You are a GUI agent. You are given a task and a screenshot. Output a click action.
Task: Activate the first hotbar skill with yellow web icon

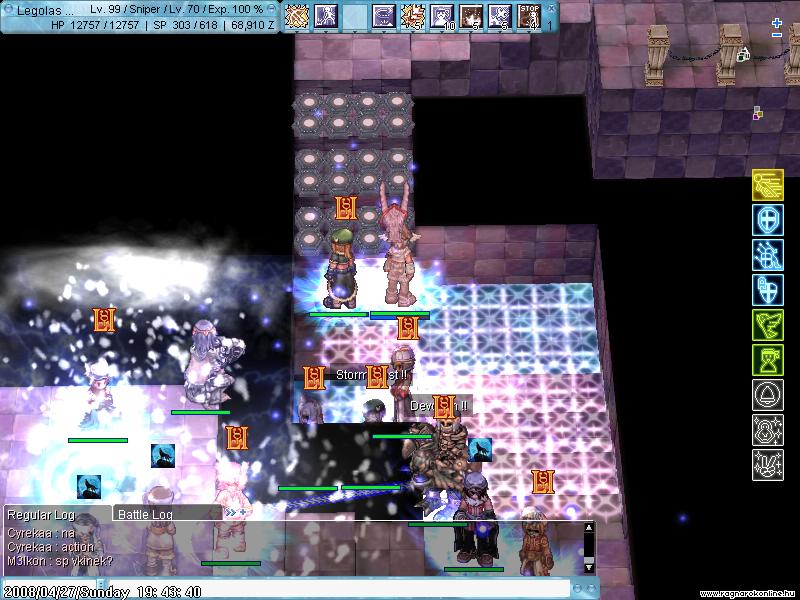point(296,16)
